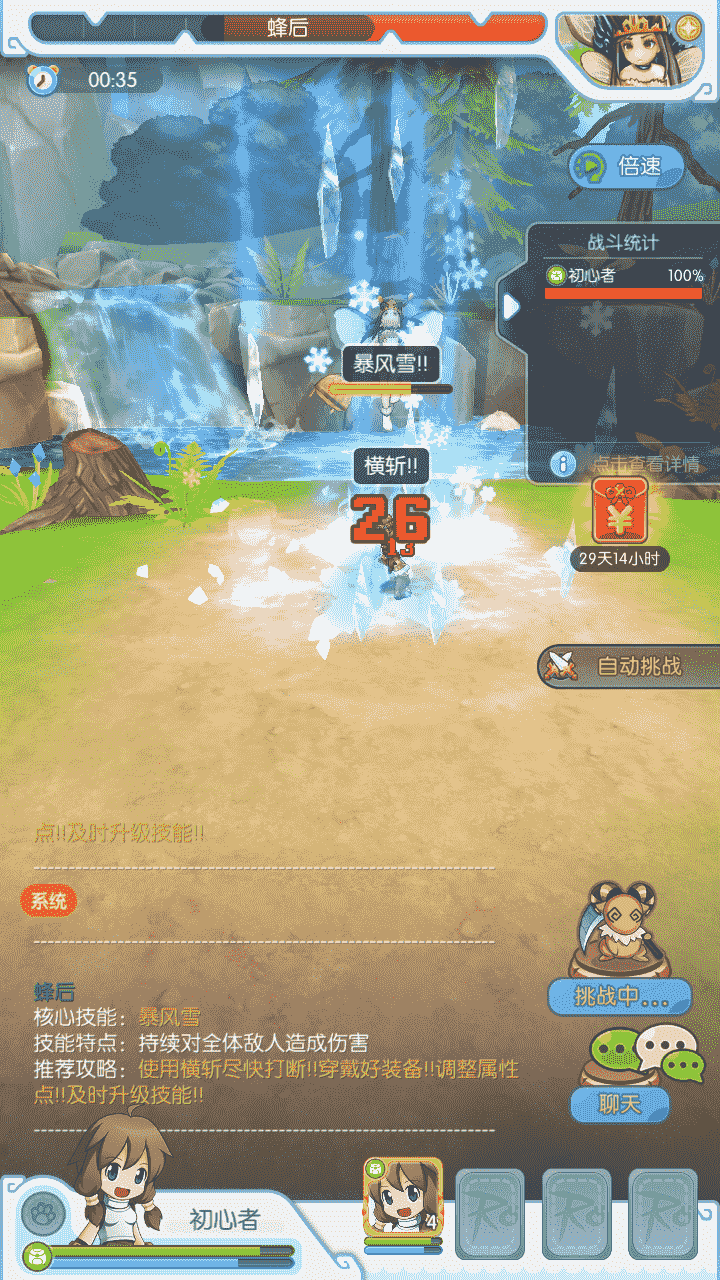720x1280 pixels.
Task: Click the 初心者 row in battle statistics
Action: pos(624,277)
